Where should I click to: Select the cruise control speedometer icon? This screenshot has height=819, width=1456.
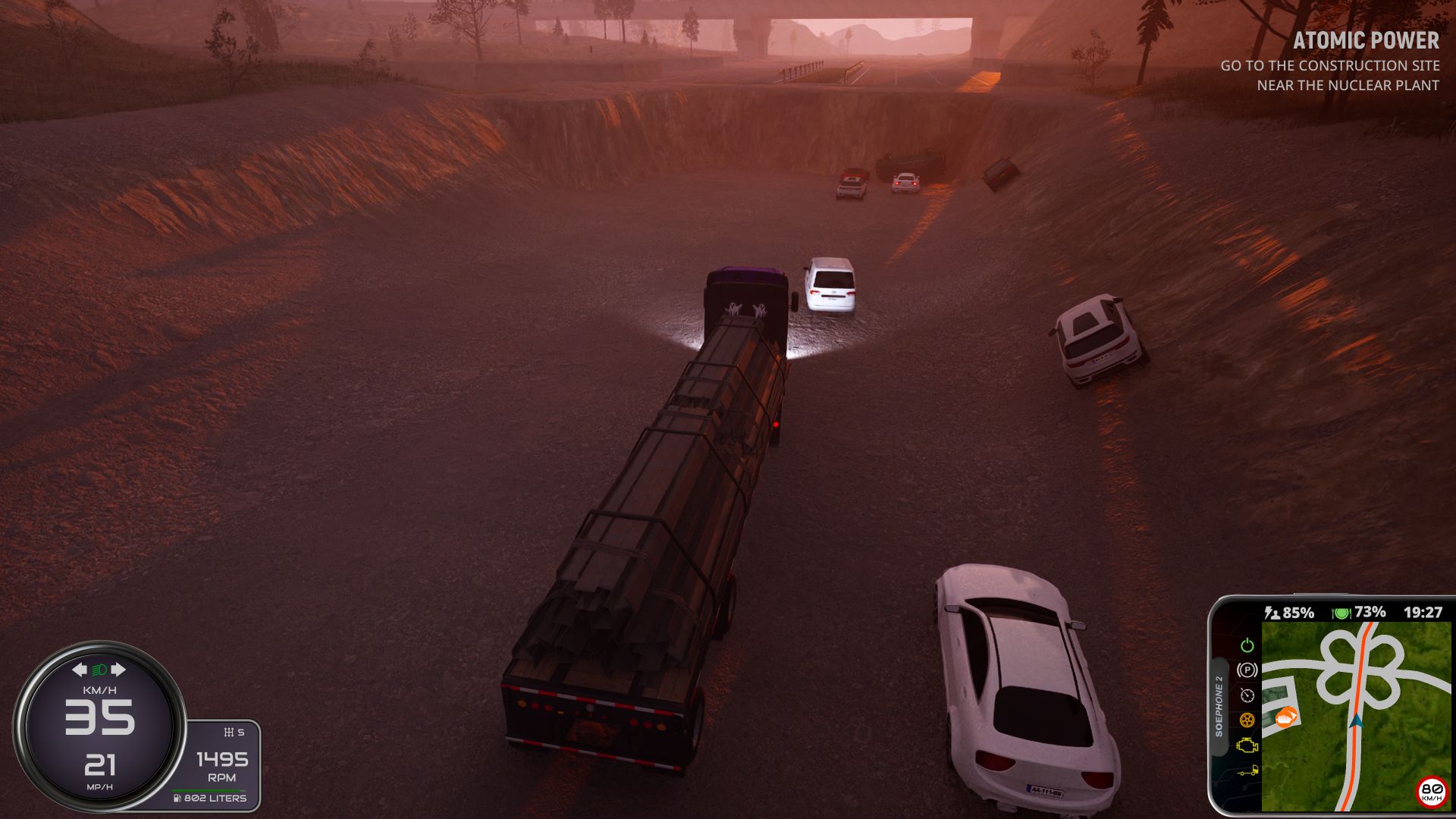coord(1247,695)
